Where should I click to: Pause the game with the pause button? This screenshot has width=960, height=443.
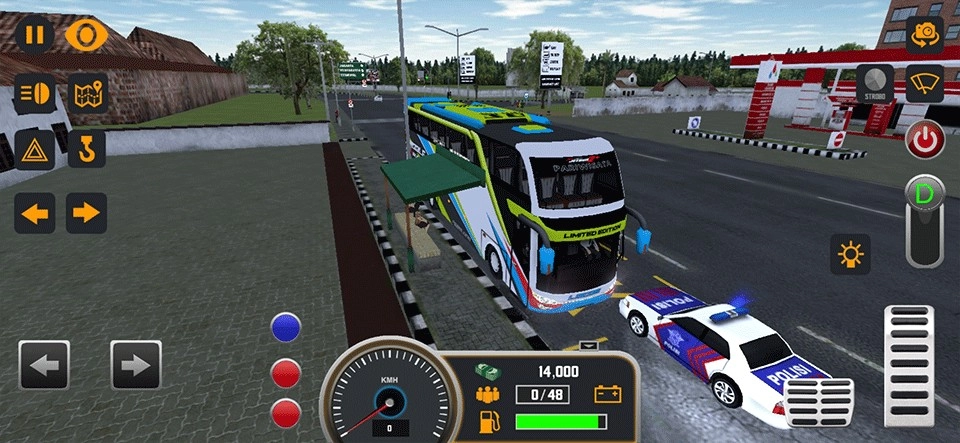click(35, 35)
